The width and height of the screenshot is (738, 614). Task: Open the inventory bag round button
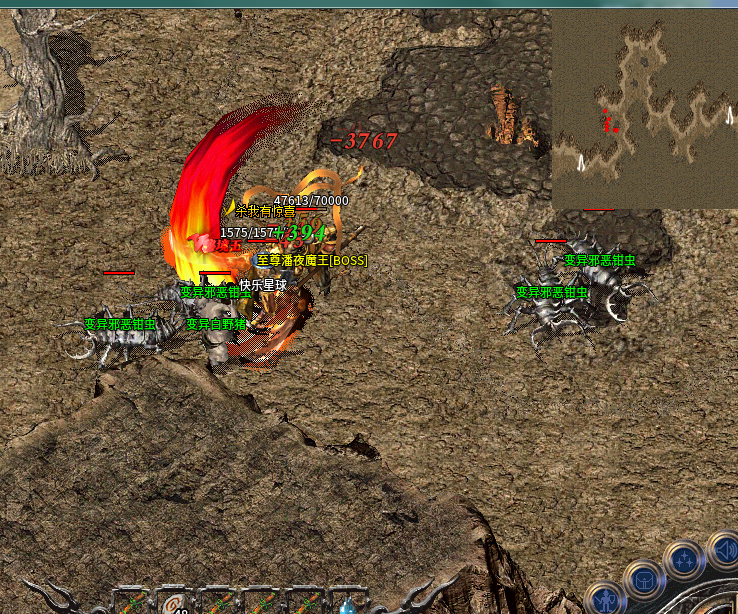[644, 579]
